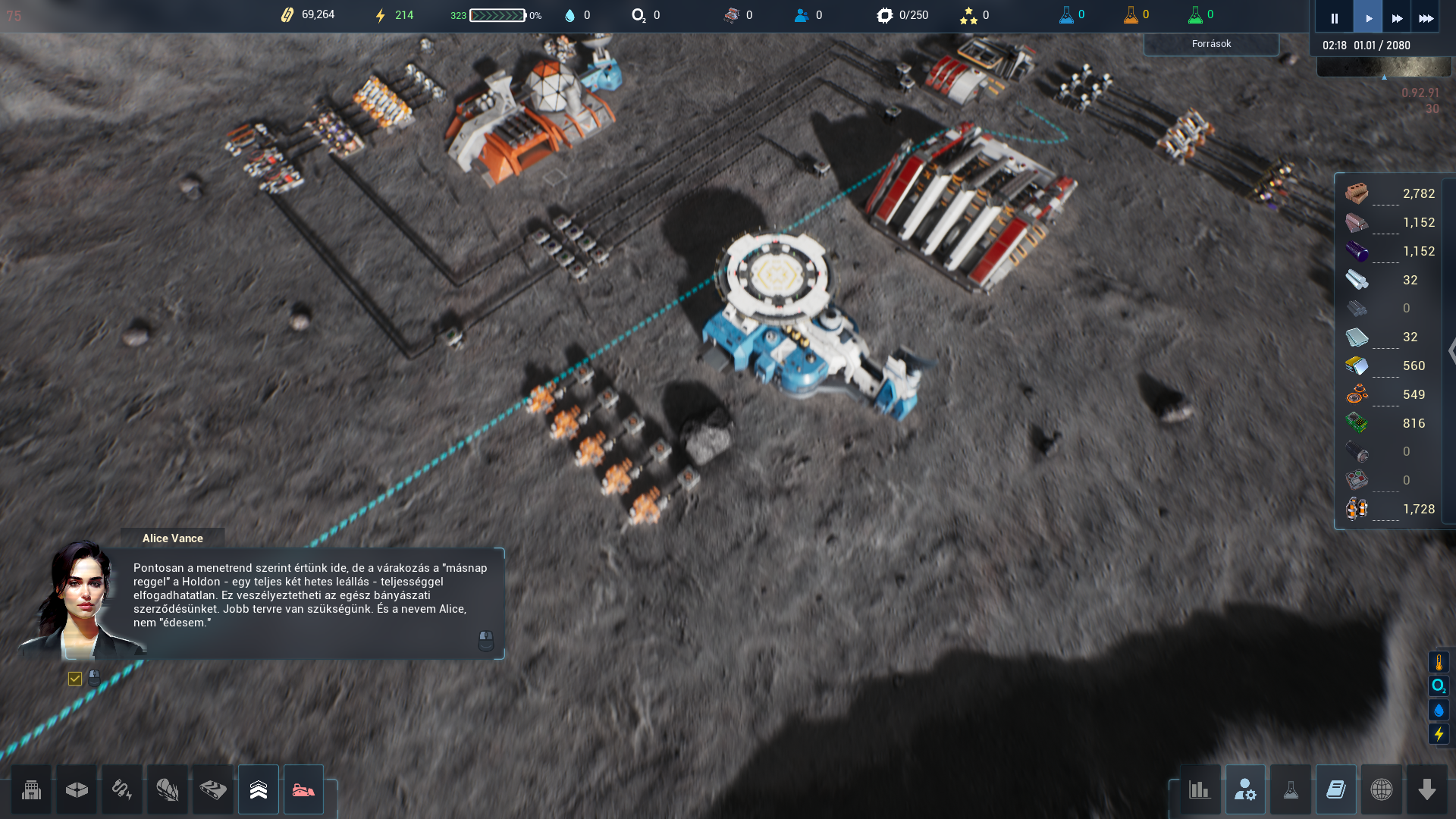Set normal play speed
Screen dimensions: 1456x819
1368,17
